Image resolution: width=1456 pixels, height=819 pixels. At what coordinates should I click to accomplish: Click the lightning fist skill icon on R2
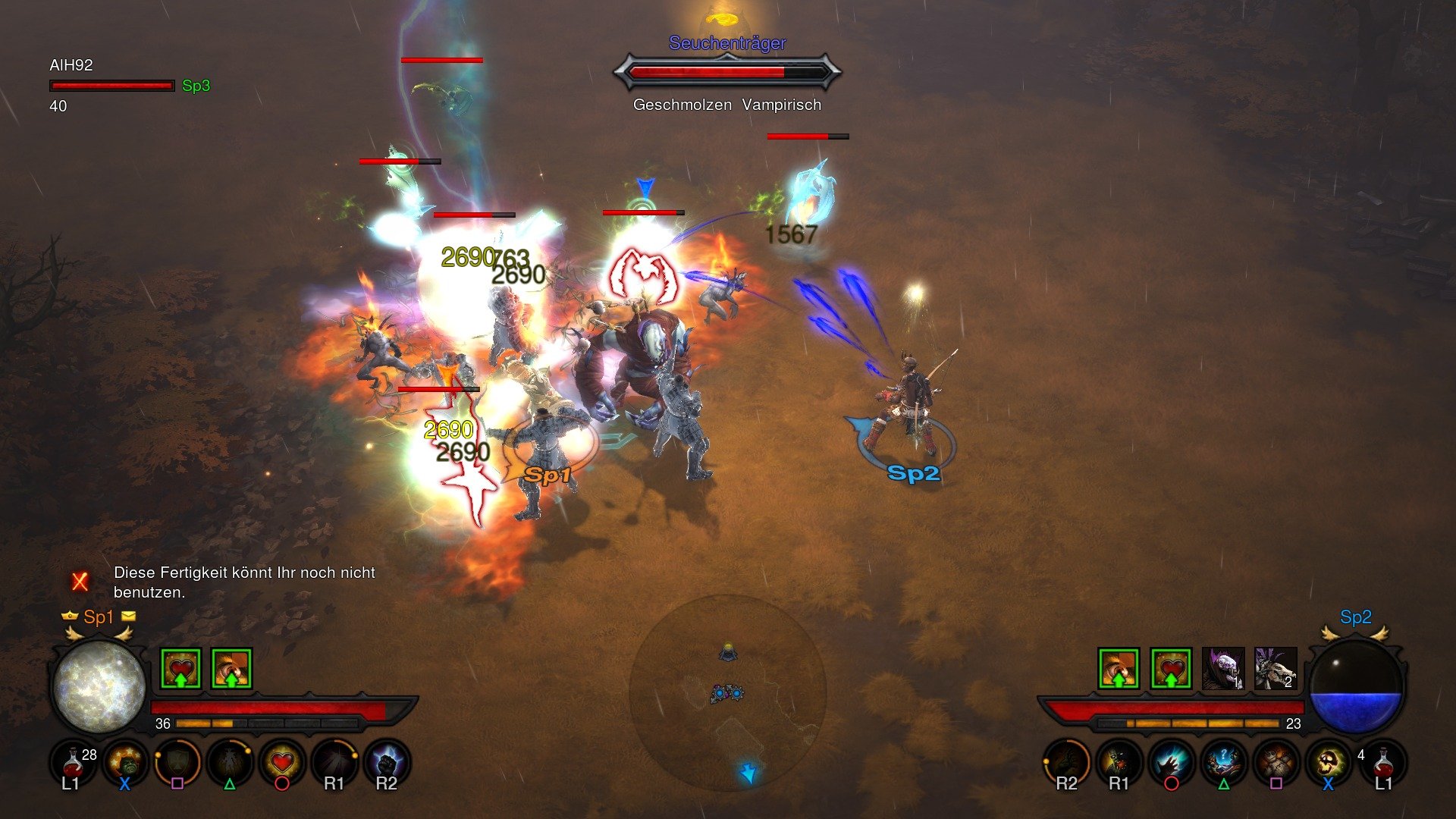[388, 762]
